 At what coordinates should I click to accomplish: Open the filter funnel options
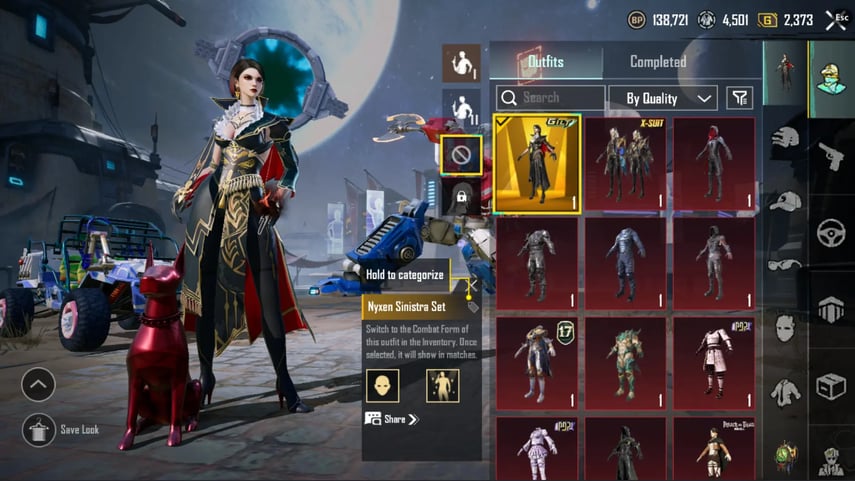point(739,98)
